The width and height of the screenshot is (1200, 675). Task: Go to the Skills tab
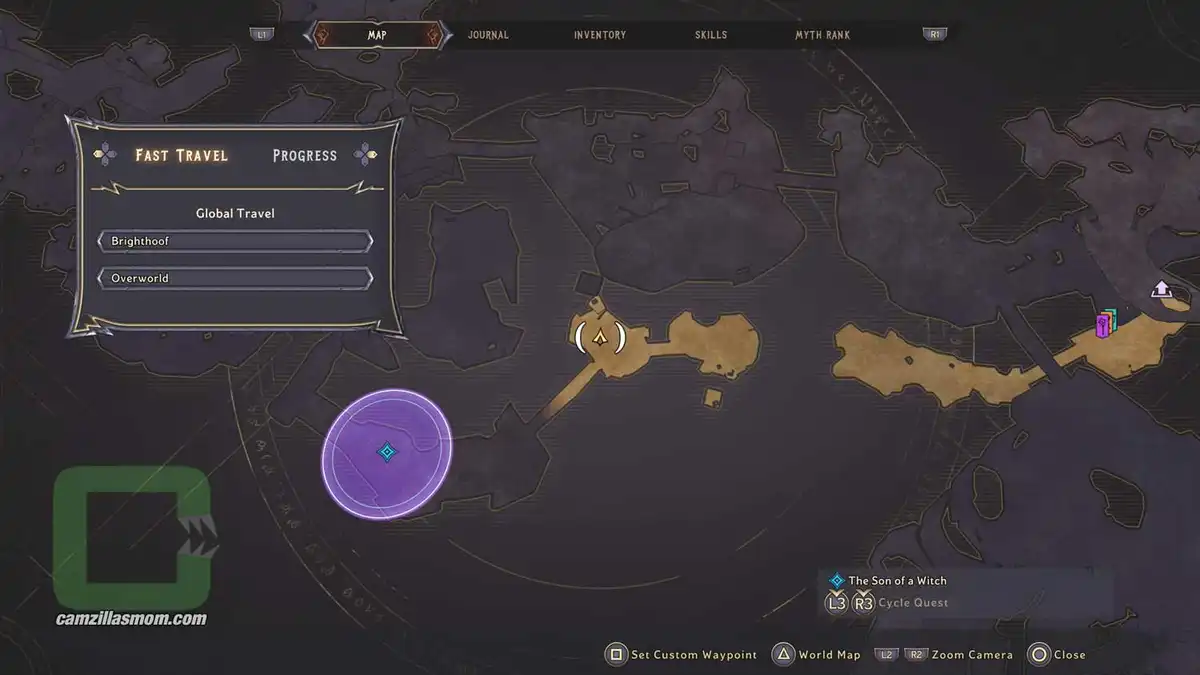[711, 35]
